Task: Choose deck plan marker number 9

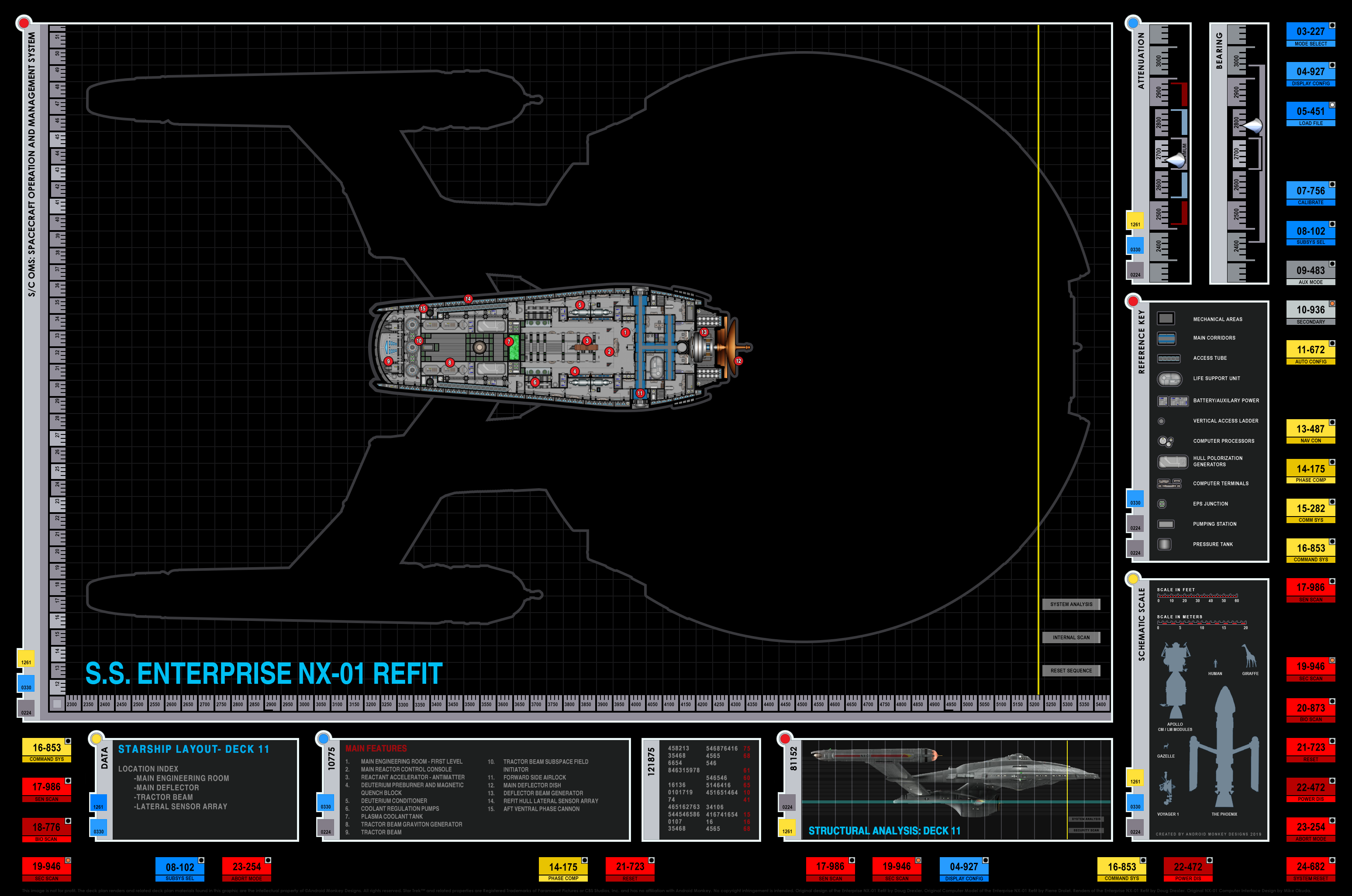Action: [x=388, y=361]
